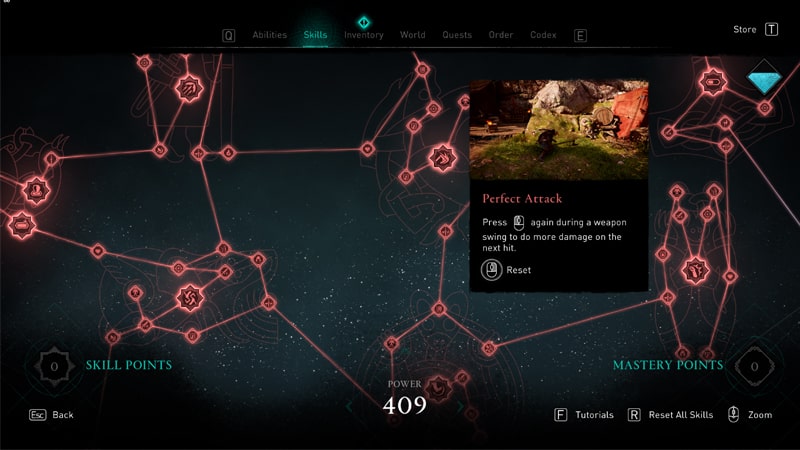This screenshot has height=450, width=800.
Task: Open the Inventory tab
Action: [363, 35]
